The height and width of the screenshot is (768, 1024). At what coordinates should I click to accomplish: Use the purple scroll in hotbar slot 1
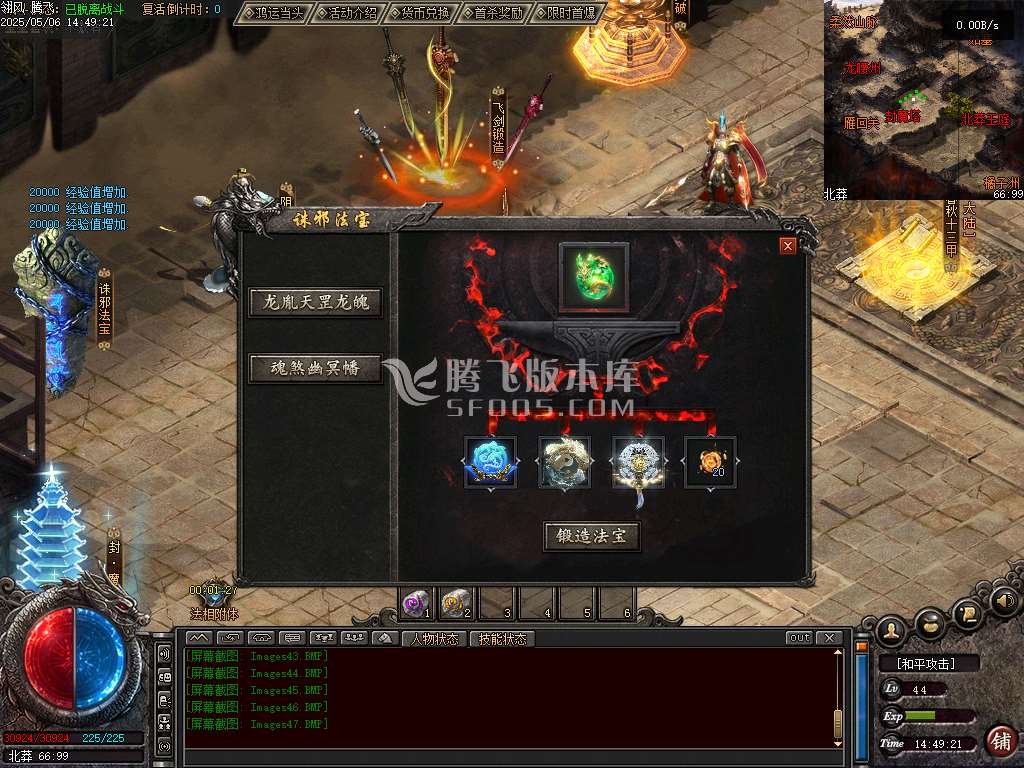point(415,603)
